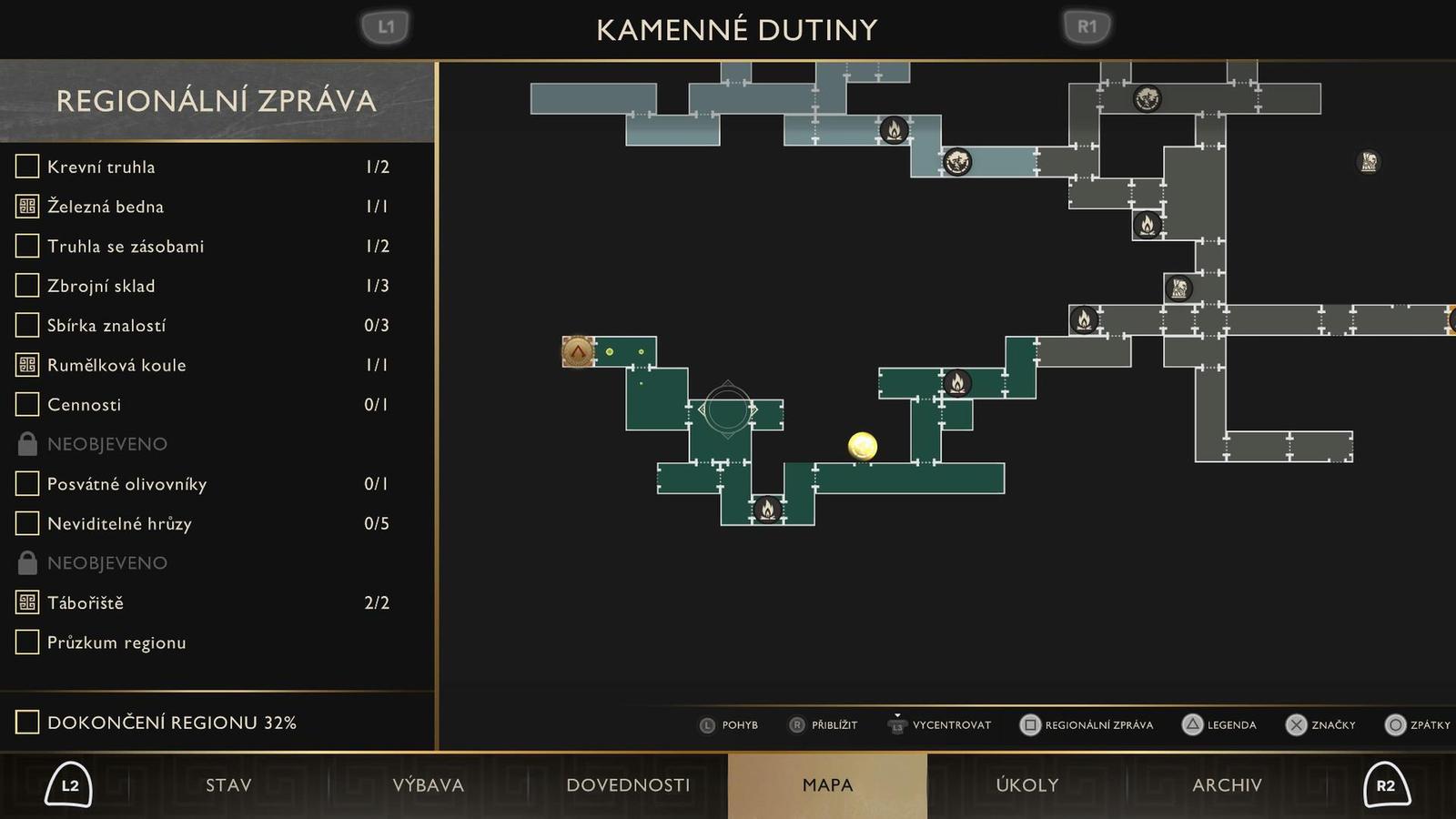The width and height of the screenshot is (1456, 819).
Task: Check the Krevní truhla checkbox
Action: [x=25, y=166]
